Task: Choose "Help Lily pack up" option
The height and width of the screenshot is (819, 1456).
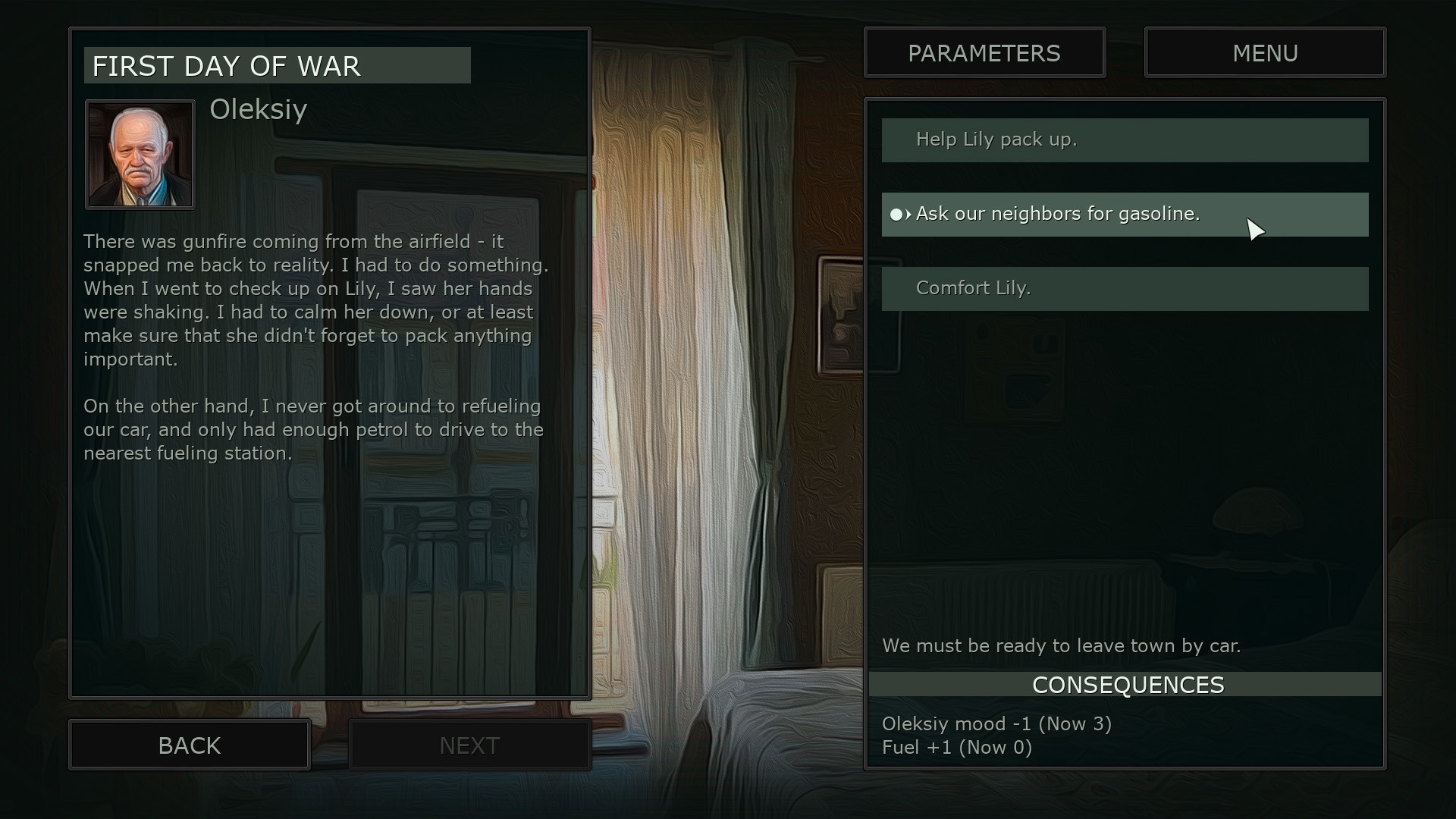Action: 1125,140
